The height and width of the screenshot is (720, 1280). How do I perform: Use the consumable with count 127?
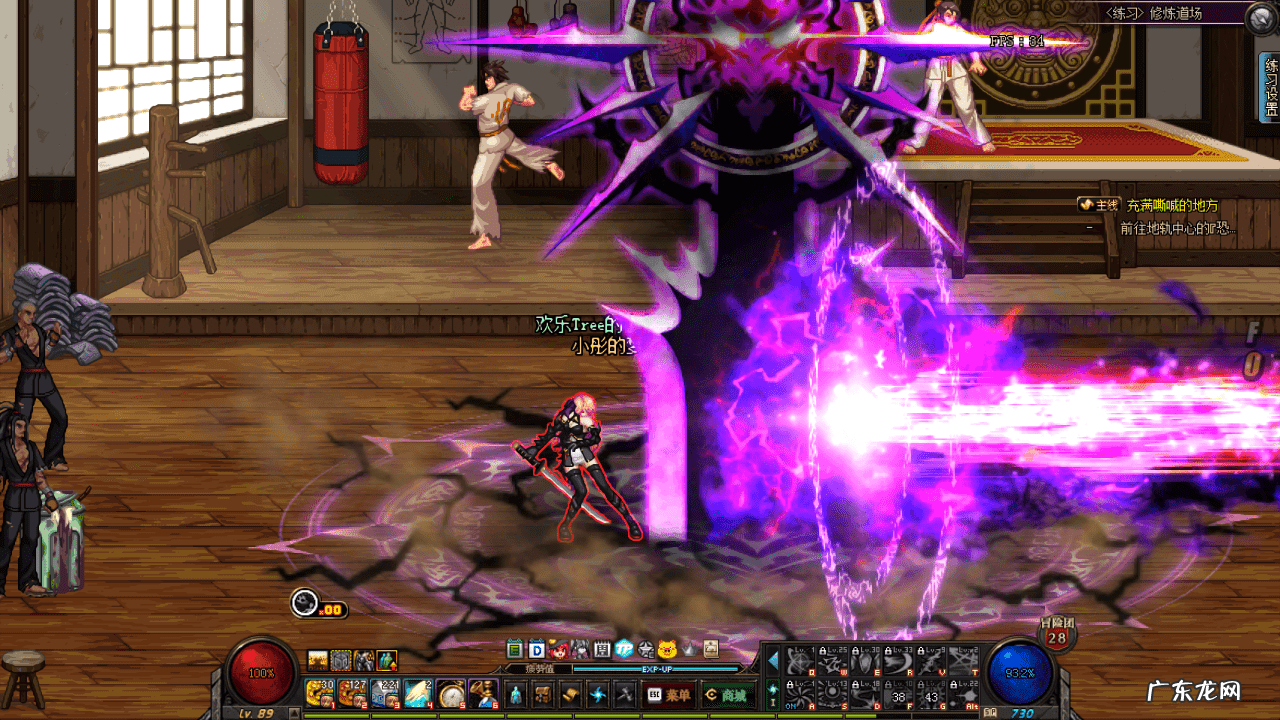352,692
